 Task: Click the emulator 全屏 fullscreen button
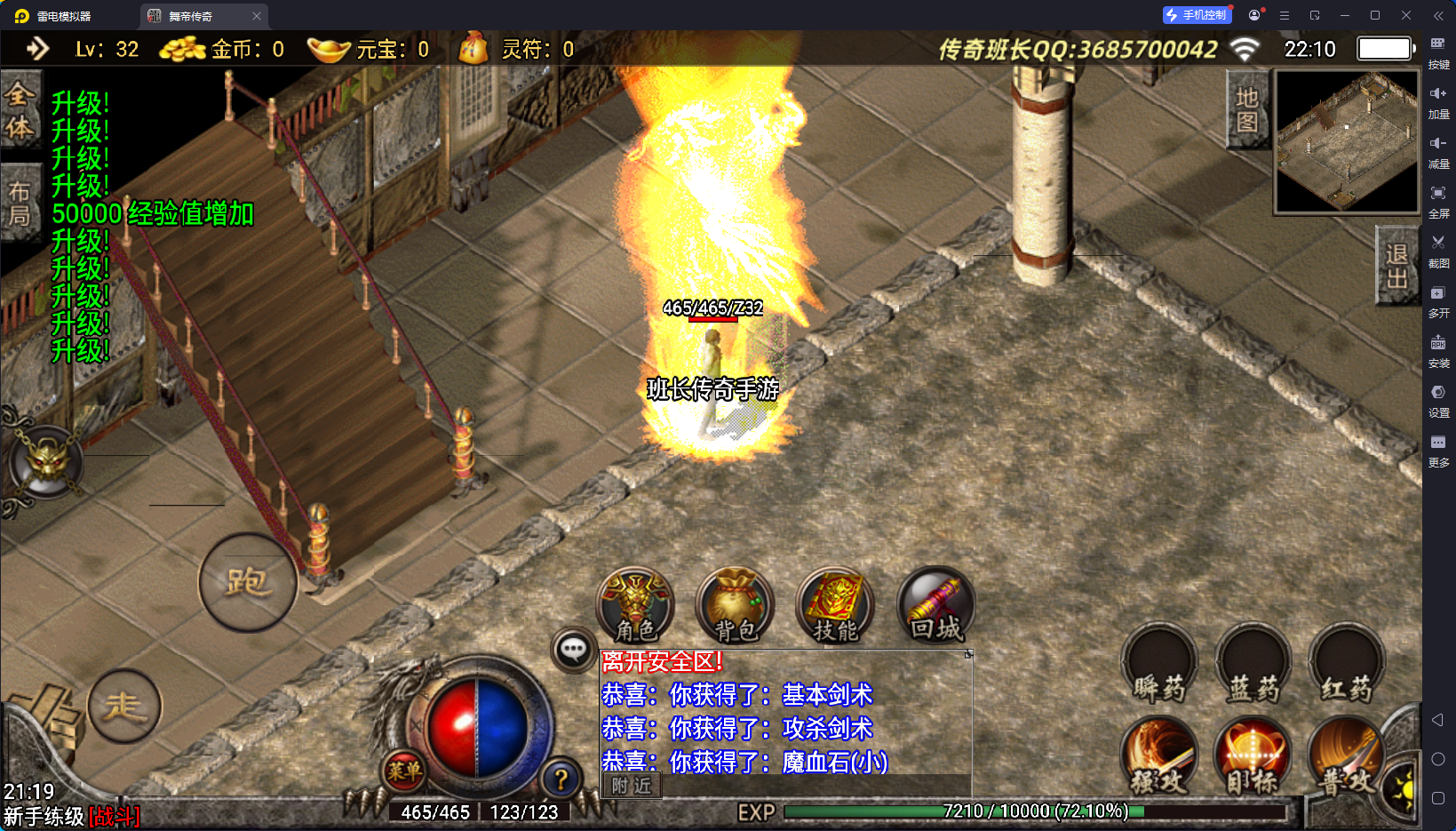(1438, 200)
